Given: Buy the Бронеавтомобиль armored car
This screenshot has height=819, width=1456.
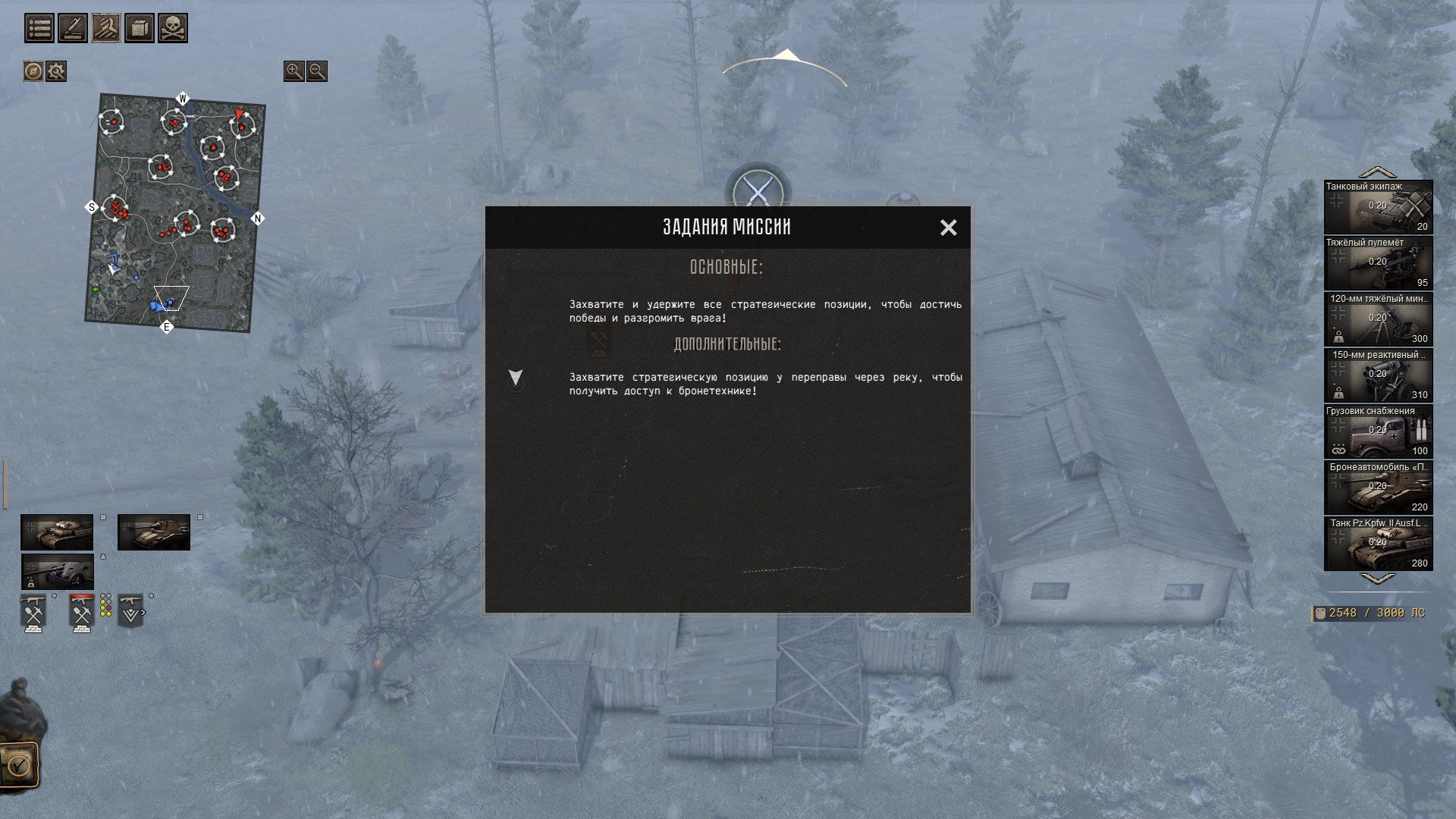Looking at the screenshot, I should (x=1378, y=488).
